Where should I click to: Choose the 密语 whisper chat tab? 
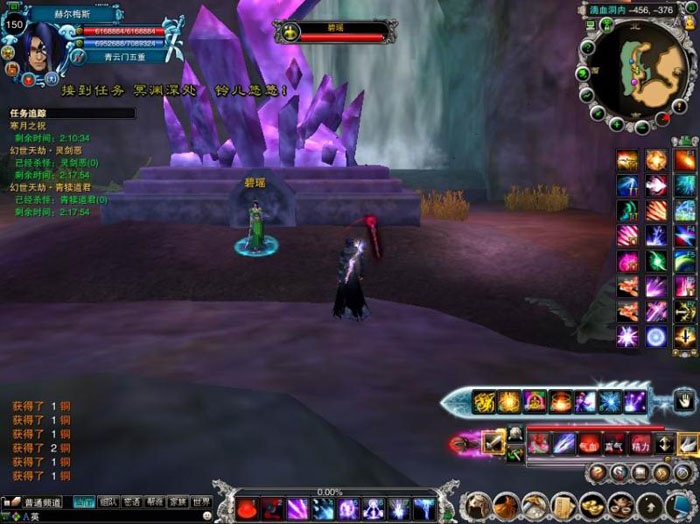[132, 502]
